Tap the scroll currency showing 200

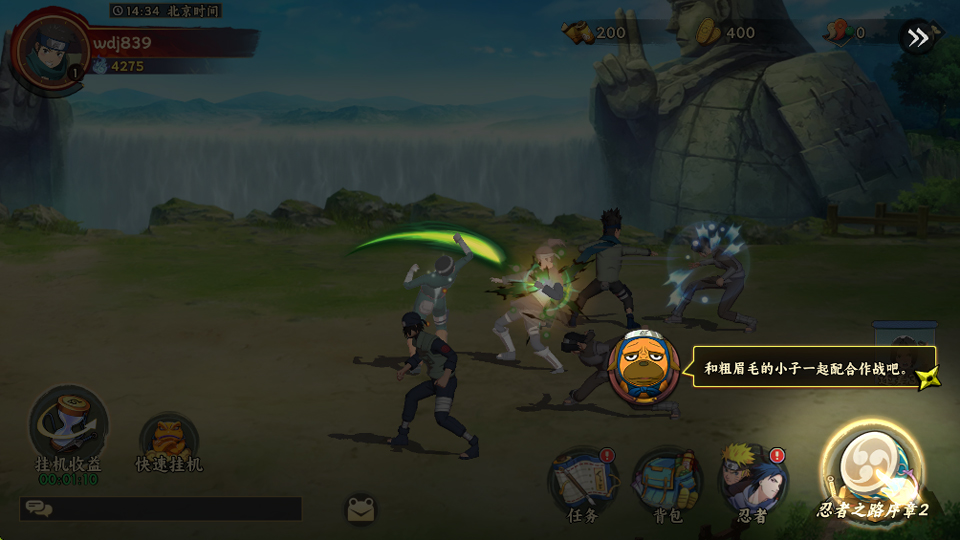coord(596,33)
